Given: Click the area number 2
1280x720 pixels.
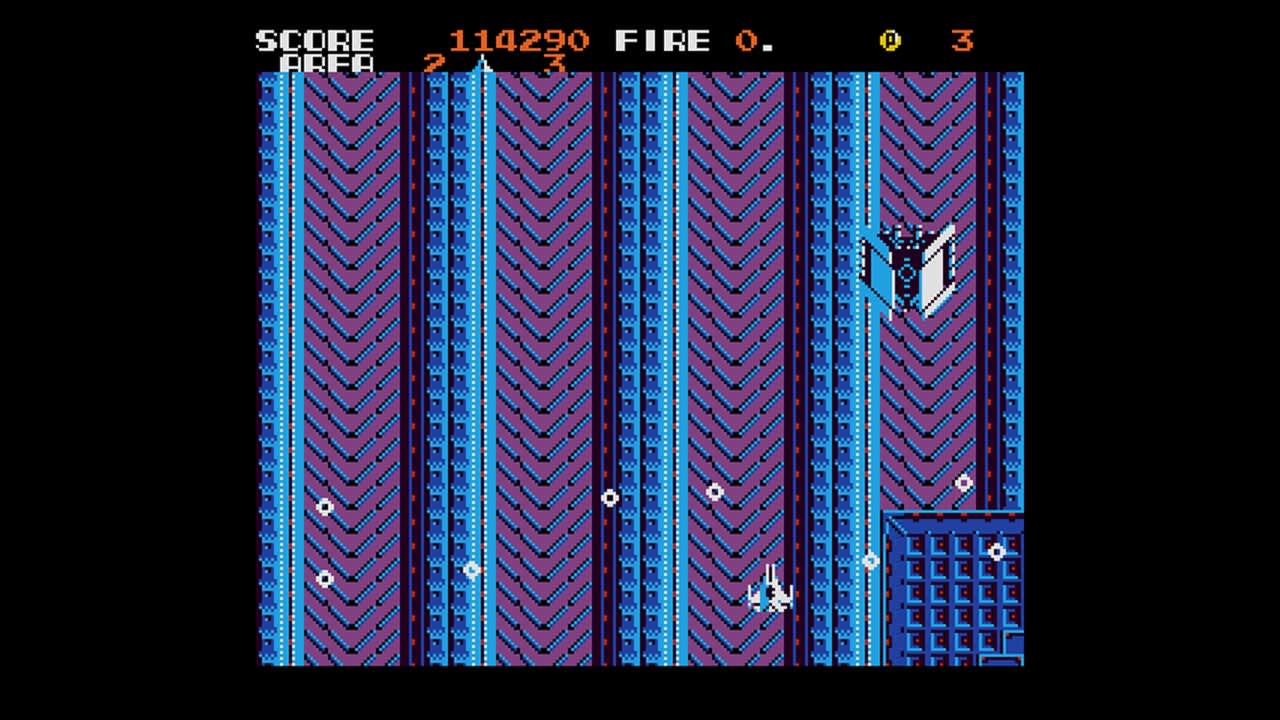Looking at the screenshot, I should coord(432,64).
